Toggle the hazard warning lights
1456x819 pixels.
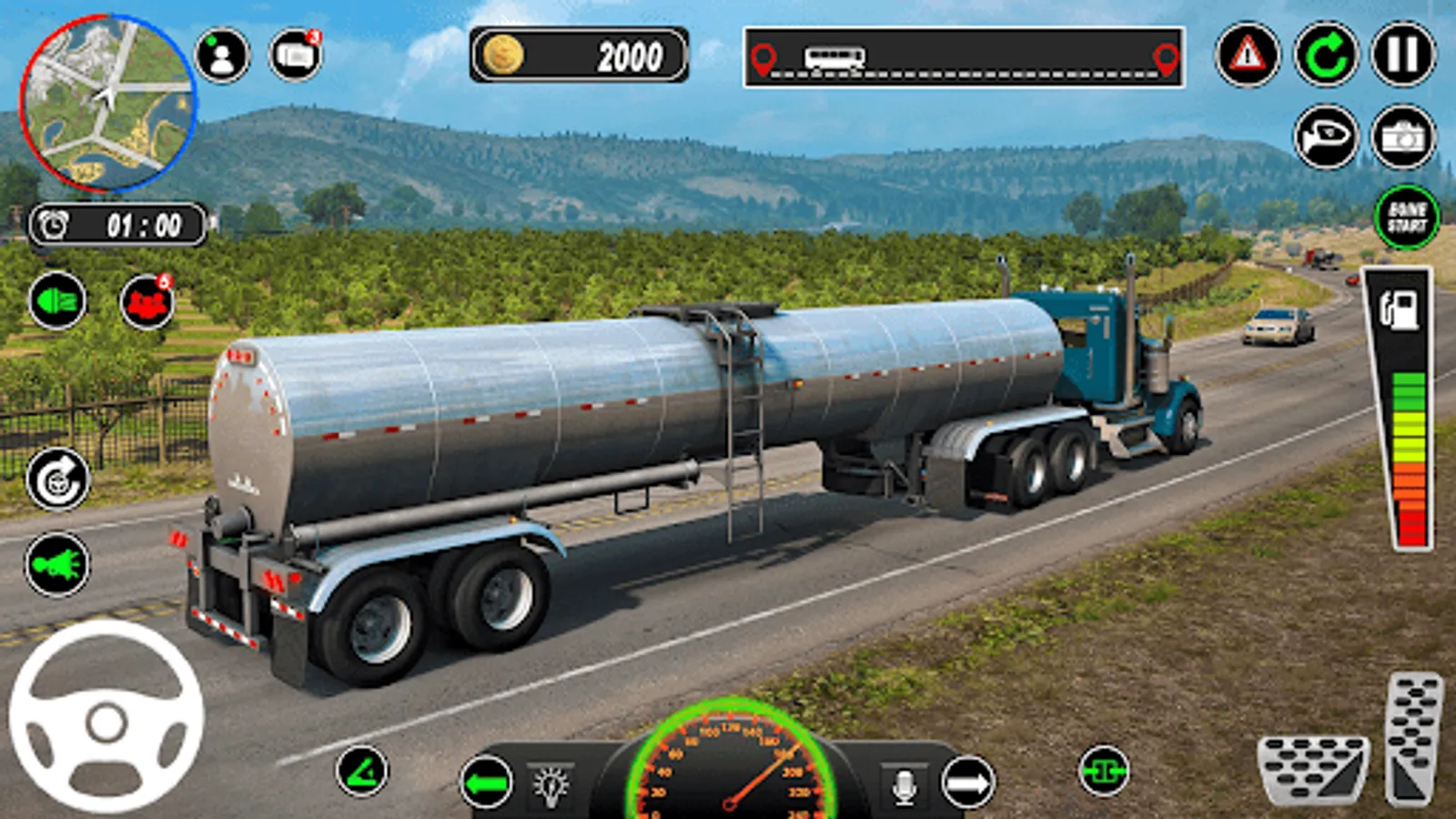[x=1247, y=56]
